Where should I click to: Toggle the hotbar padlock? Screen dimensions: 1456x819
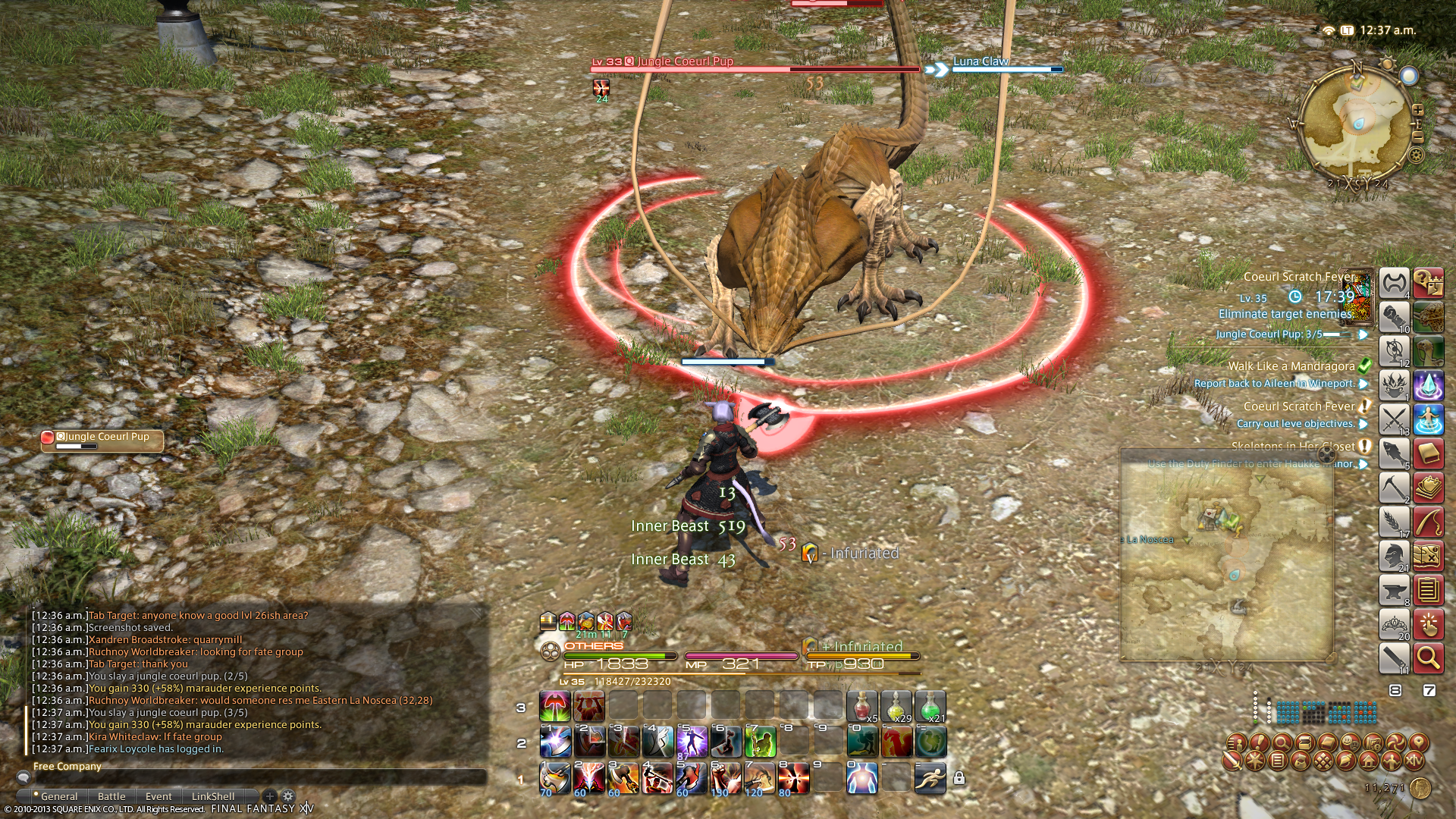click(959, 778)
